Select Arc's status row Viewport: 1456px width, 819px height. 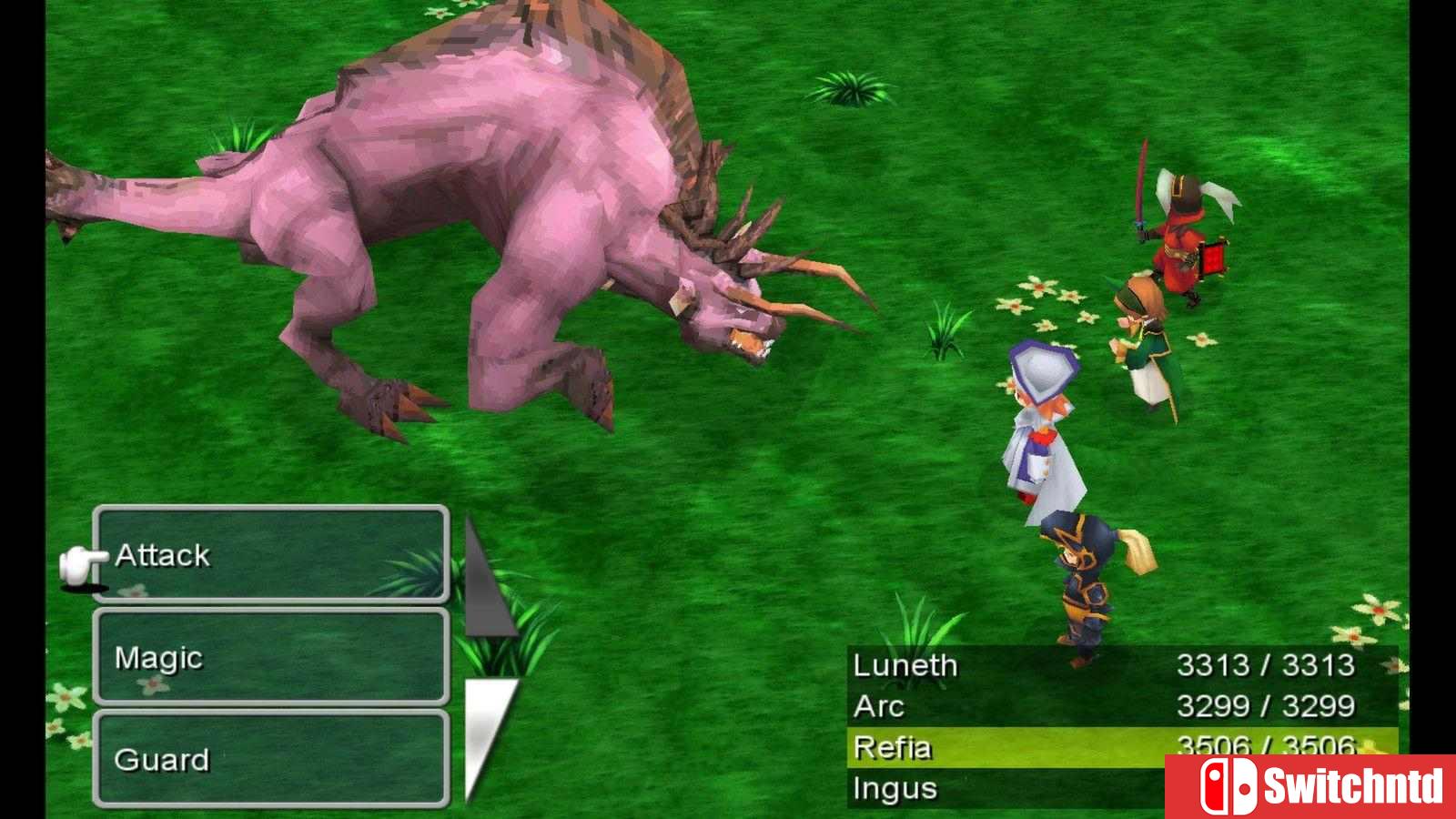tap(878, 706)
